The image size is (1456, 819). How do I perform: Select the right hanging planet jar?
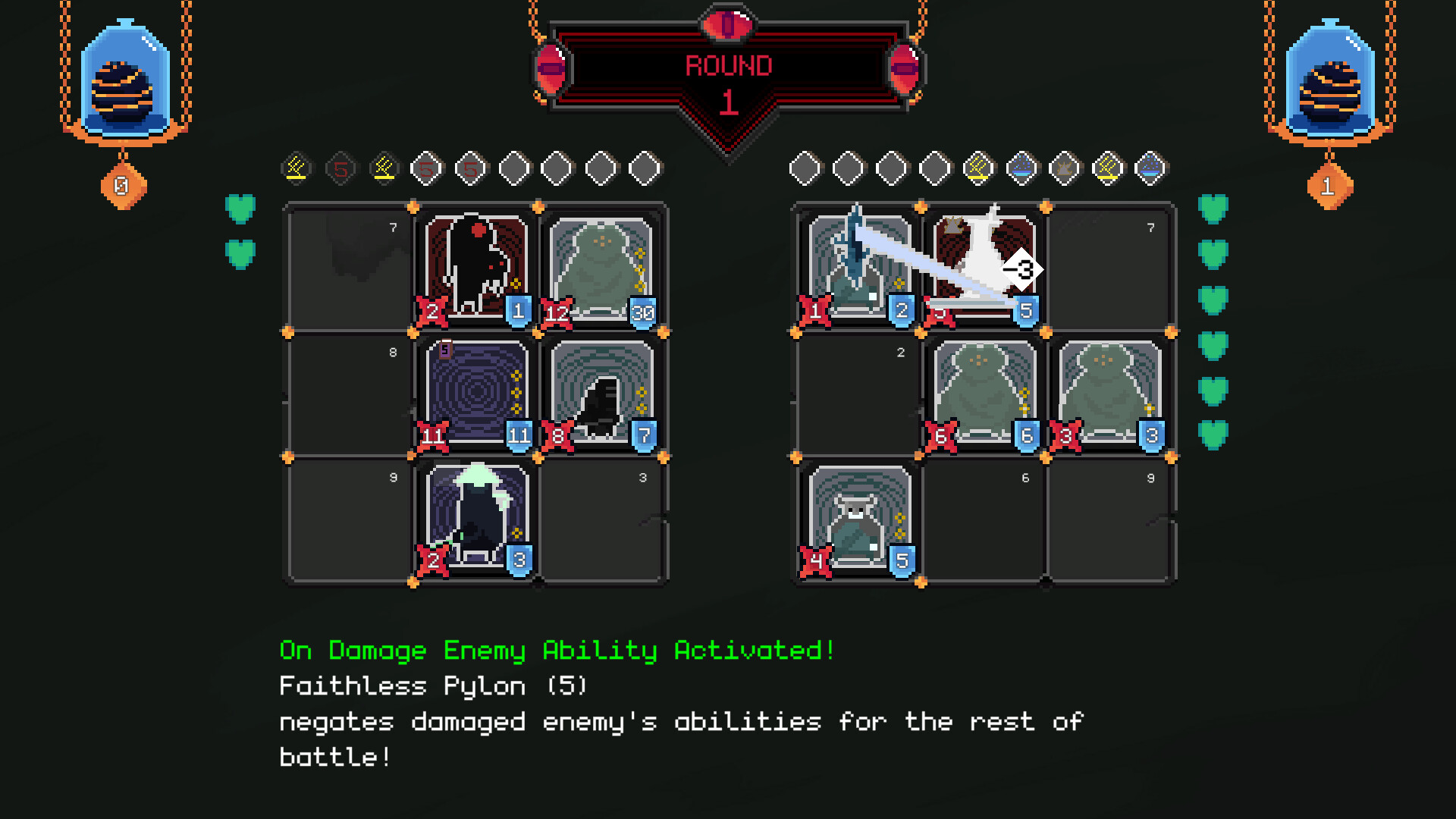tap(1331, 80)
